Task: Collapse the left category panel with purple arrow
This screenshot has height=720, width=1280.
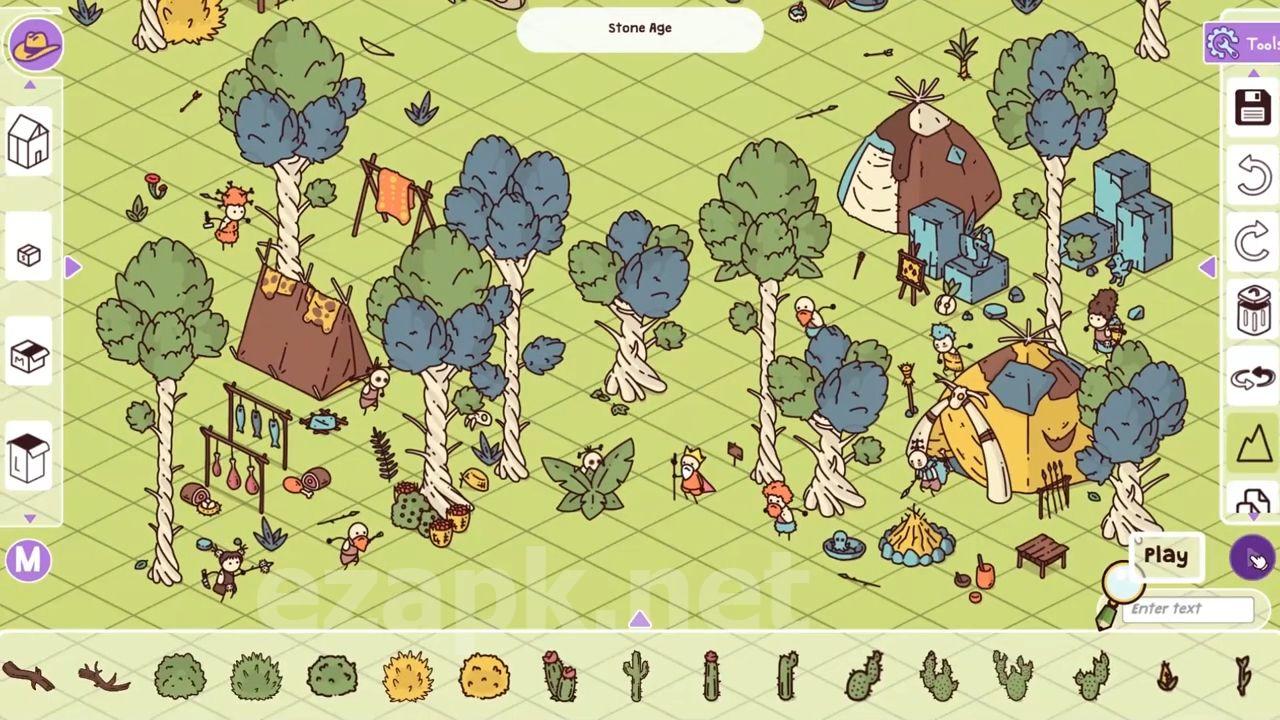Action: [73, 267]
